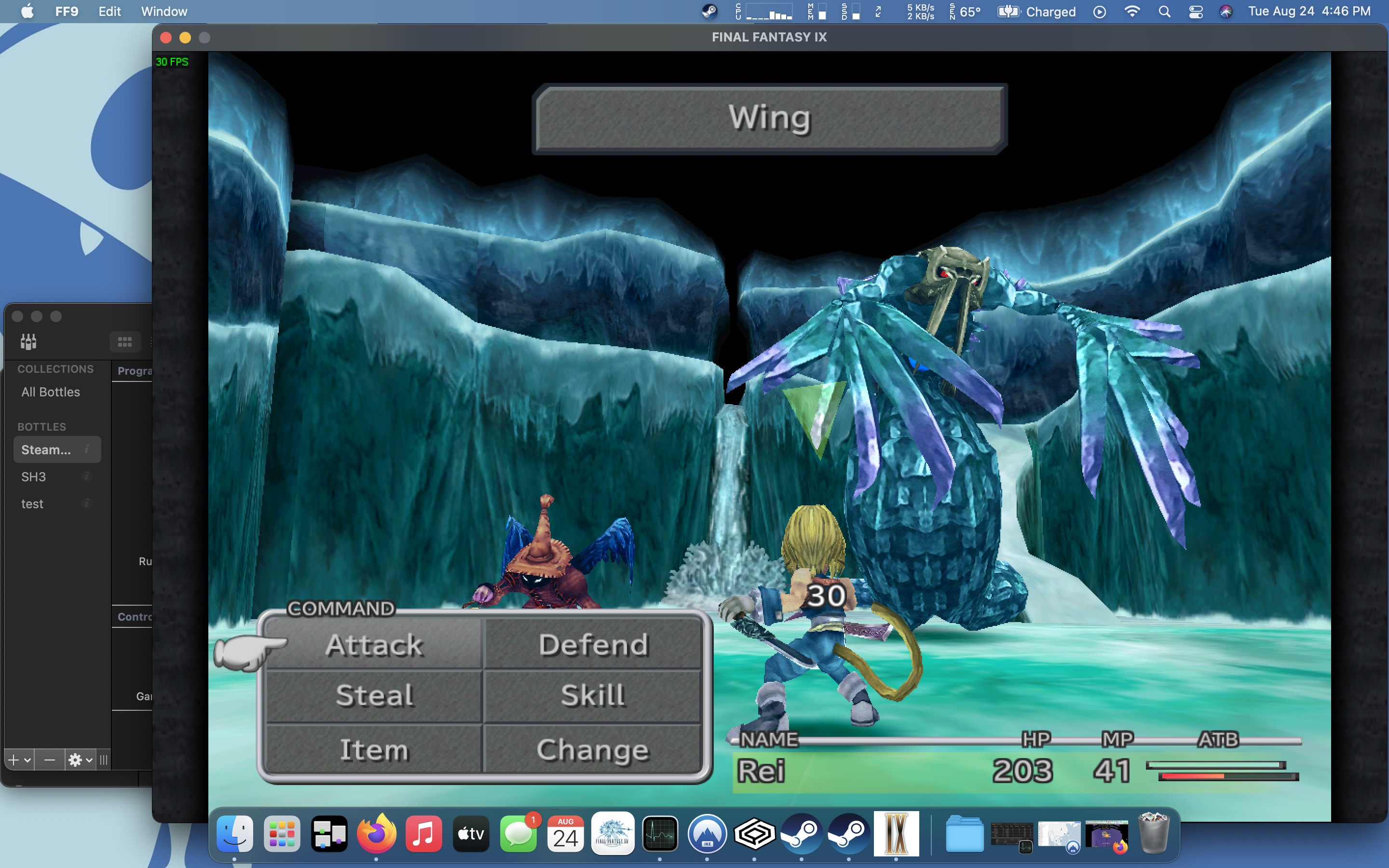
Task: Open Spotlight search from the menu bar
Action: pyautogui.click(x=1166, y=12)
